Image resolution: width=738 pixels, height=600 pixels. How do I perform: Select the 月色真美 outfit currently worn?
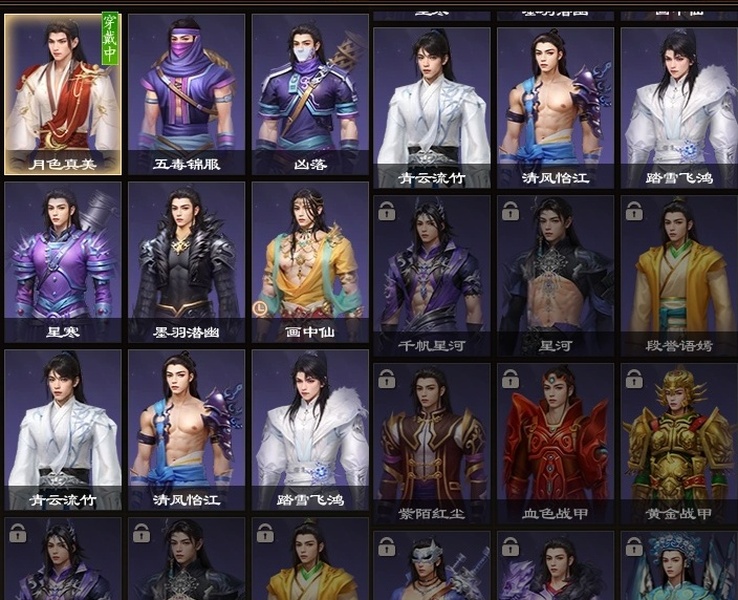point(63,95)
